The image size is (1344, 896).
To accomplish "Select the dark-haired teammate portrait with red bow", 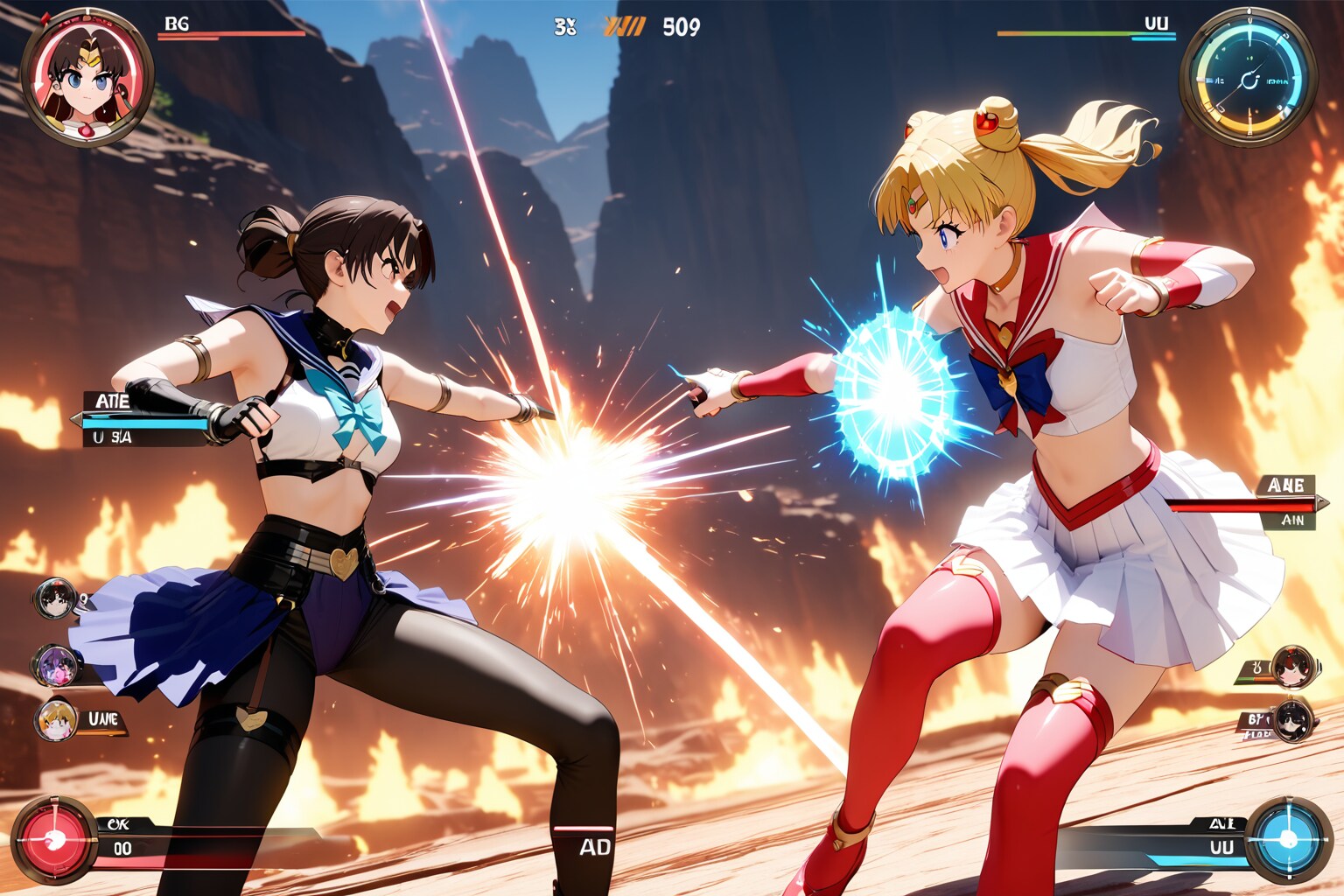I will tap(55, 599).
